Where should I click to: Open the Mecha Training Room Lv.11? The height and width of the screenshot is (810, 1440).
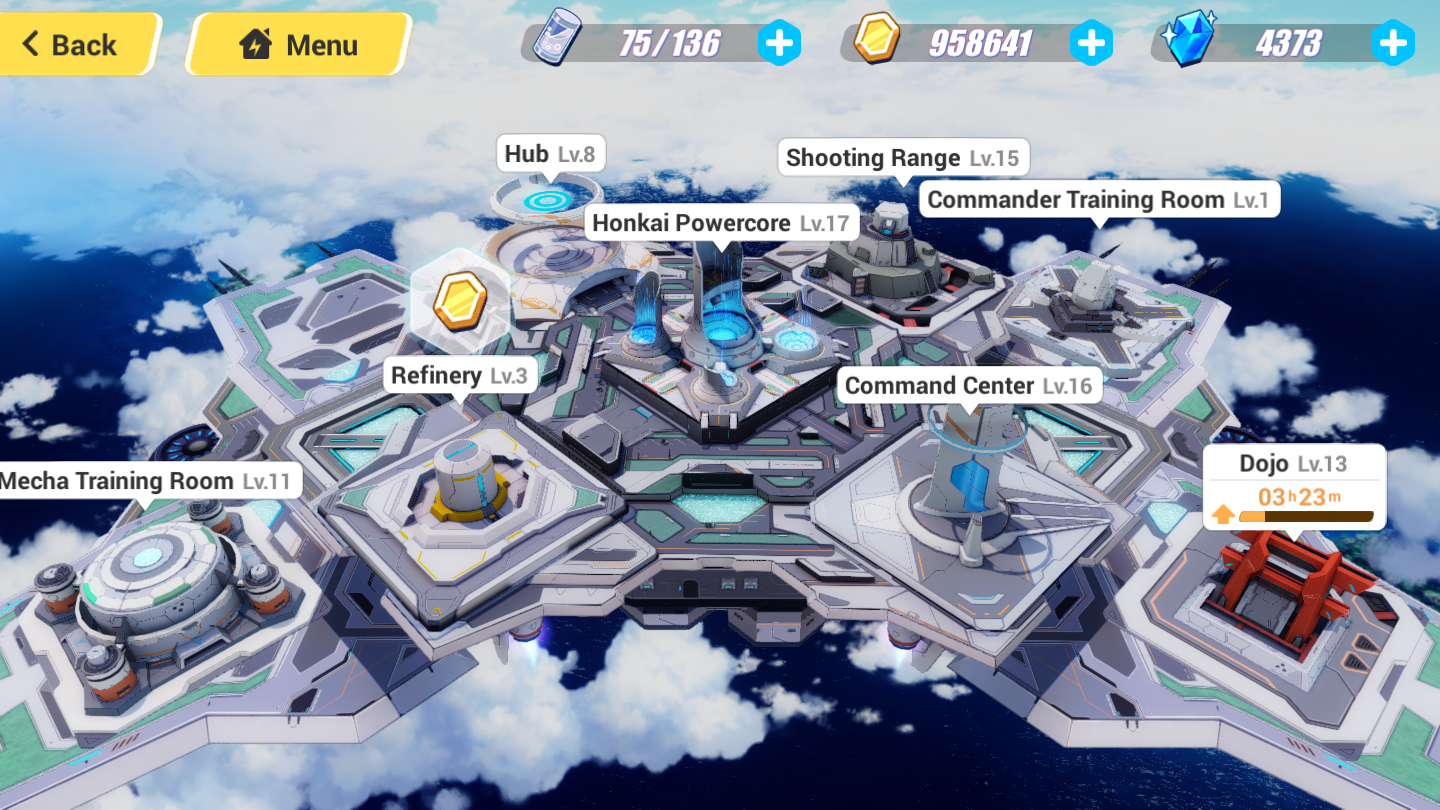146,481
